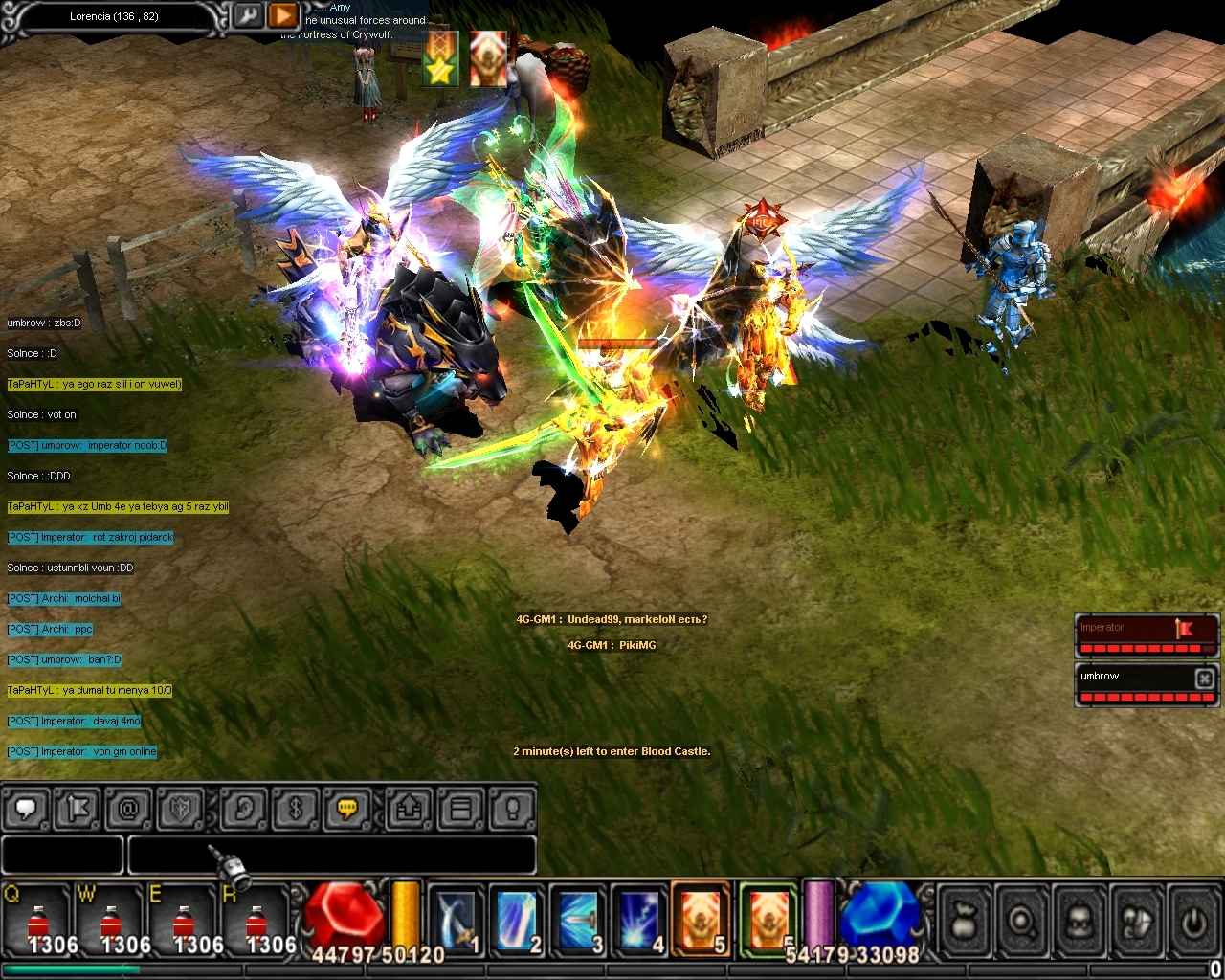Toggle the dollar sign chat button

pos(295,810)
